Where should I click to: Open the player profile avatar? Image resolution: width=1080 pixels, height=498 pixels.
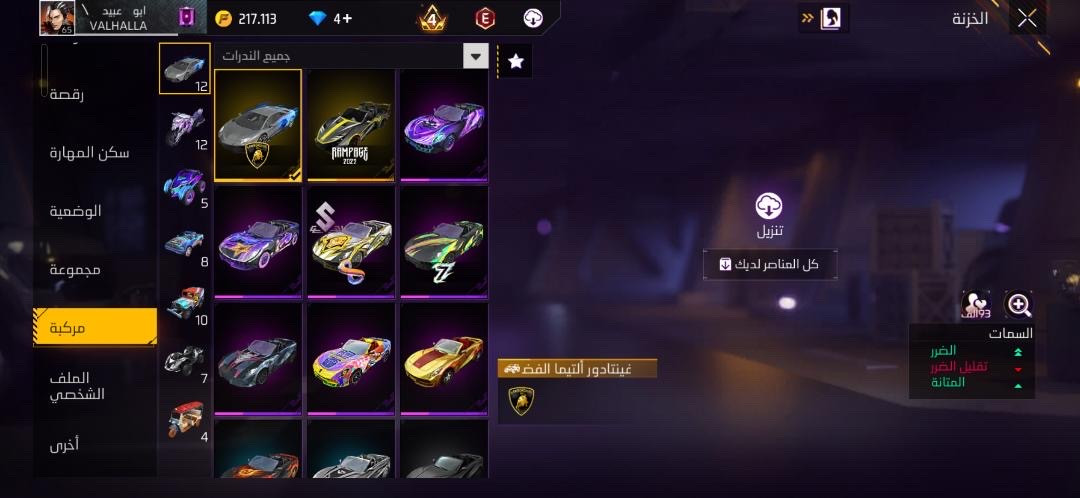[x=57, y=17]
